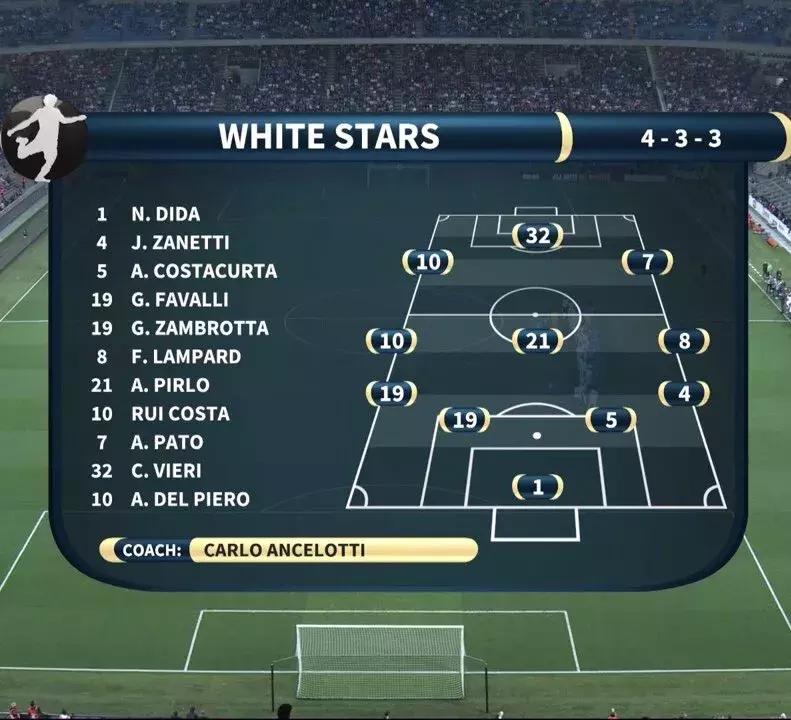The width and height of the screenshot is (791, 720).
Task: Select the goalkeeper marker number 1
Action: click(x=538, y=487)
